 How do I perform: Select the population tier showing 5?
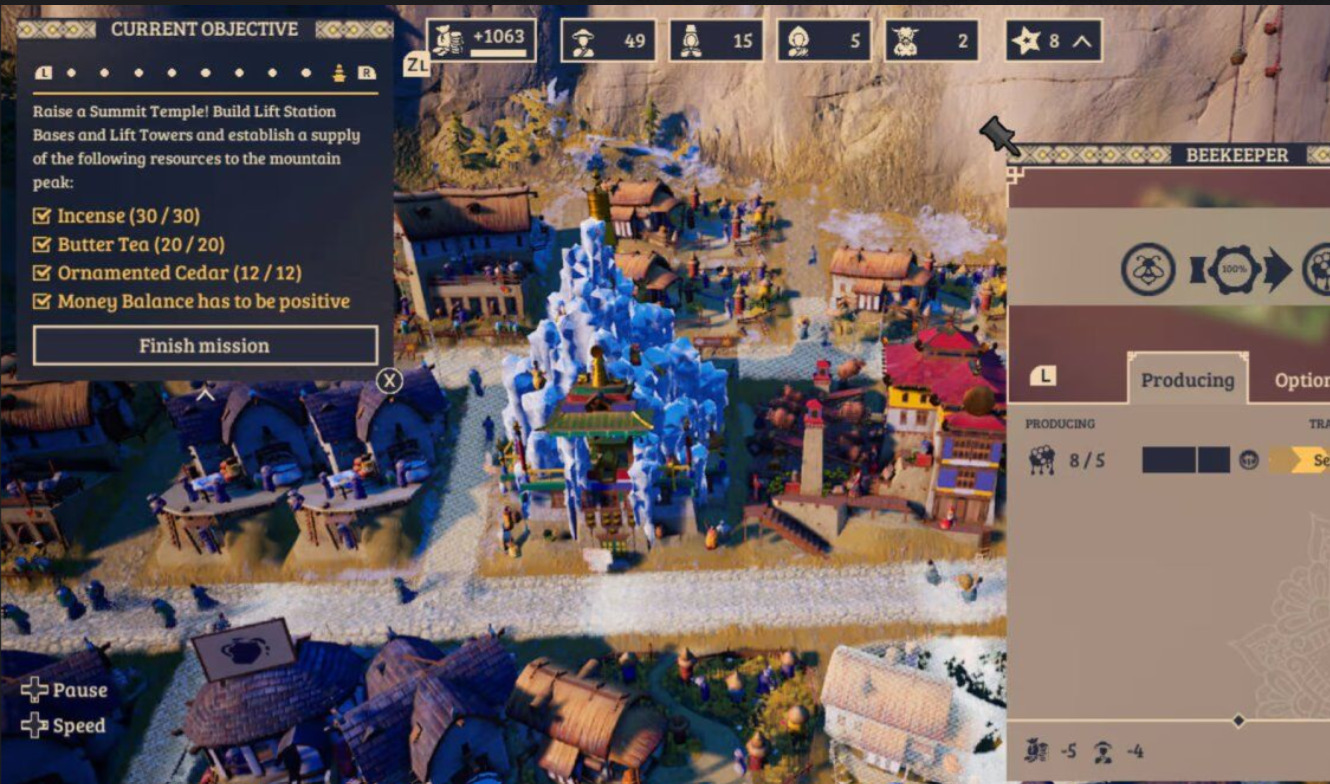click(x=823, y=41)
